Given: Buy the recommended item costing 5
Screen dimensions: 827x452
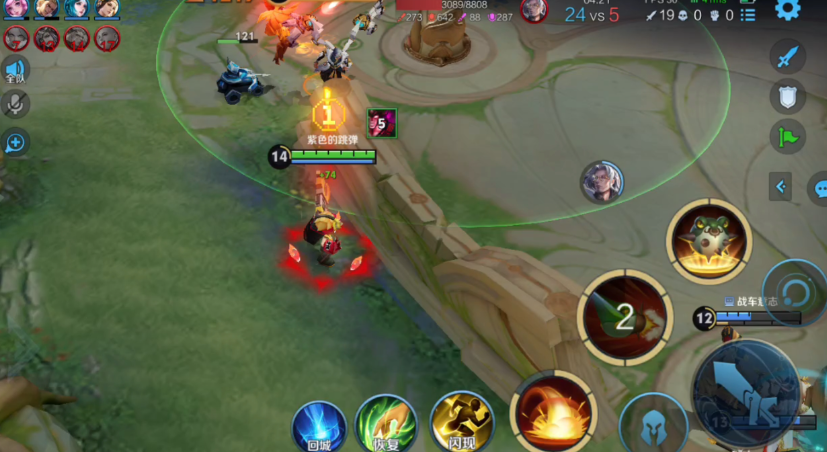Looking at the screenshot, I should pos(381,124).
